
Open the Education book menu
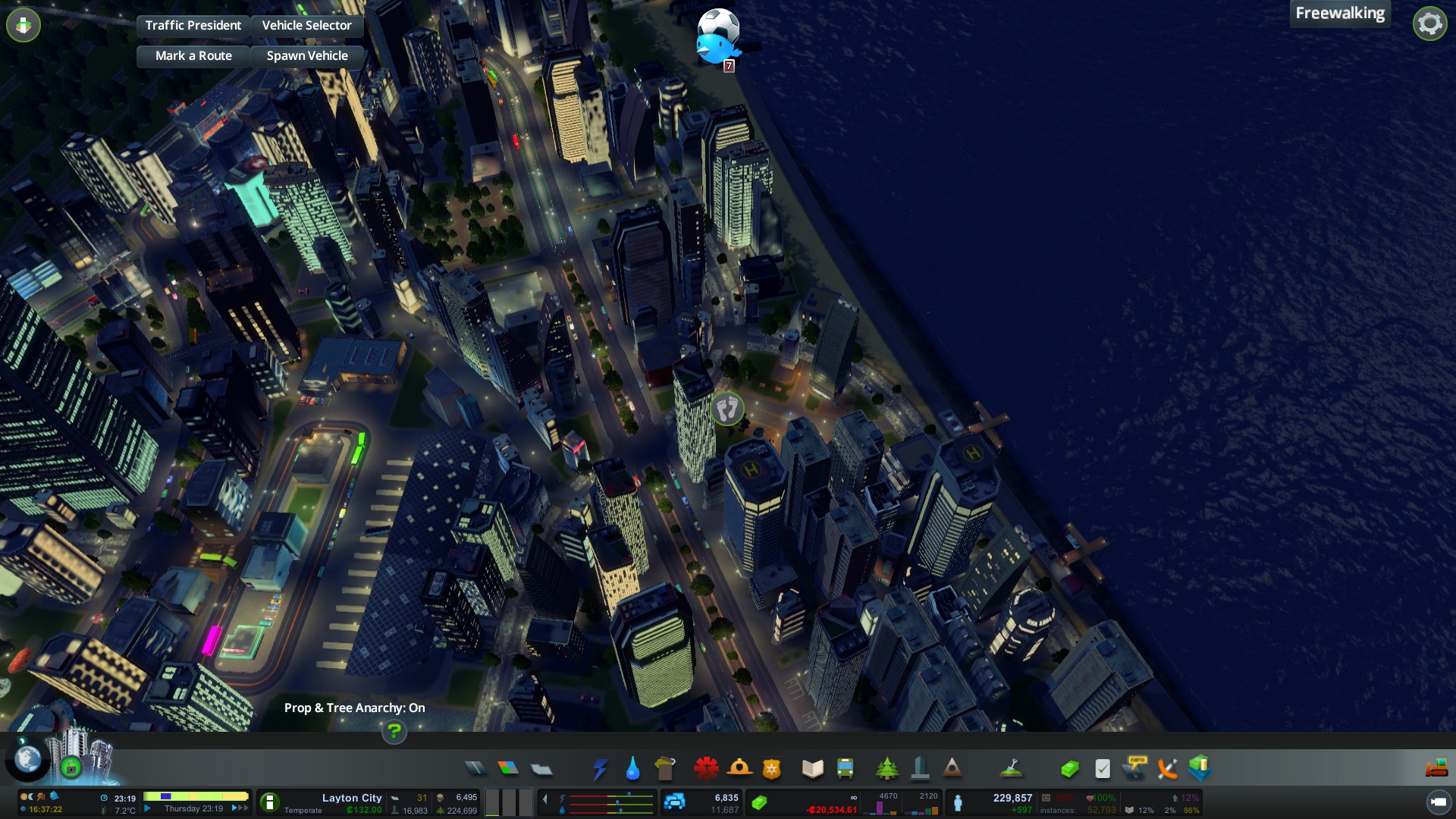(812, 769)
